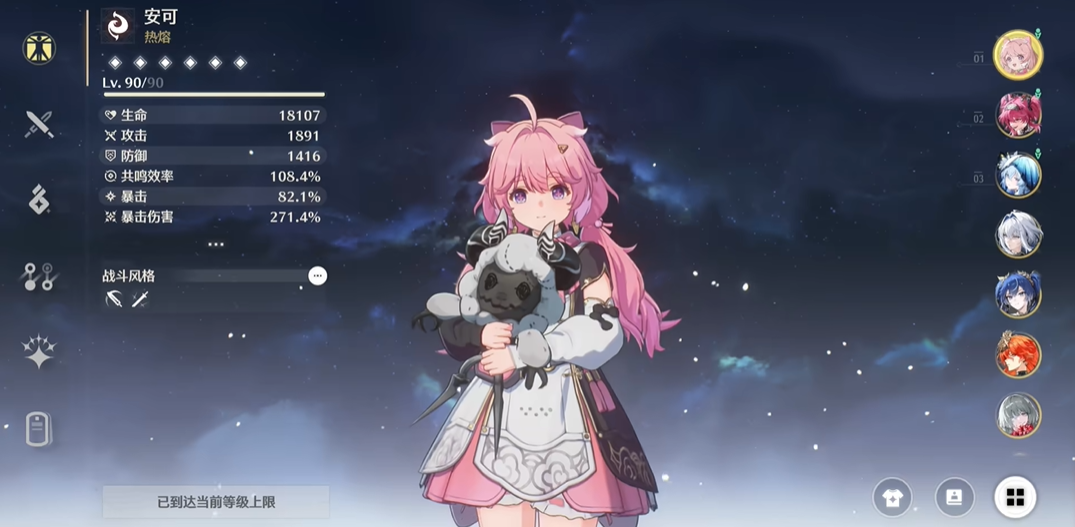Screen dimensions: 1075x527
Task: Open the four-square grid view button
Action: [1015, 496]
